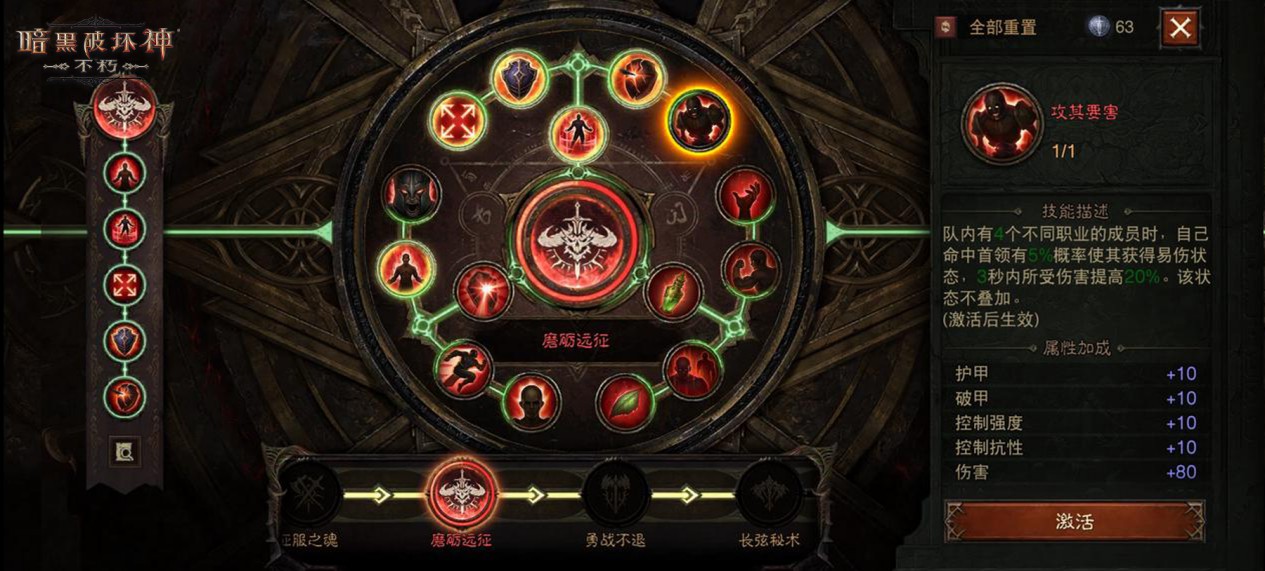Select the 磨砺远征 tree in bottom bar
Screen dimensions: 1265x571
pyautogui.click(x=462, y=494)
